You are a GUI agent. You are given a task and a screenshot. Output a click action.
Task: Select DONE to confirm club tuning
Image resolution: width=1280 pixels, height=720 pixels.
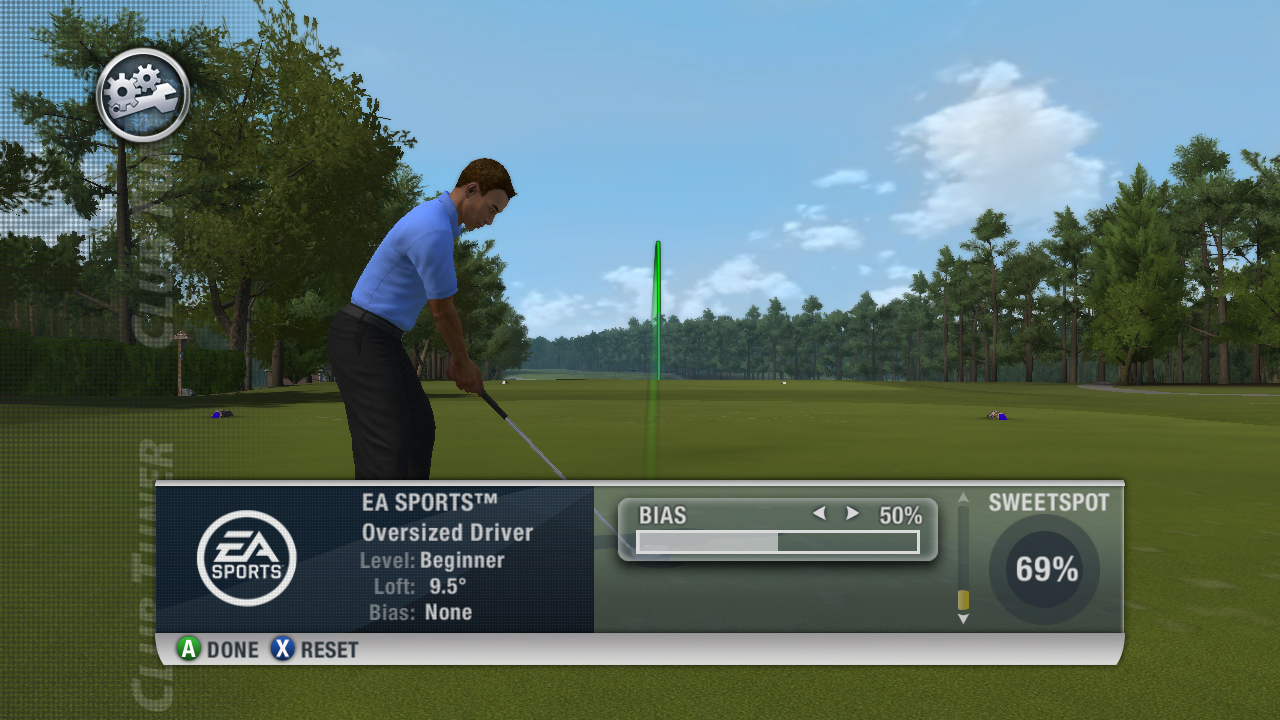218,649
